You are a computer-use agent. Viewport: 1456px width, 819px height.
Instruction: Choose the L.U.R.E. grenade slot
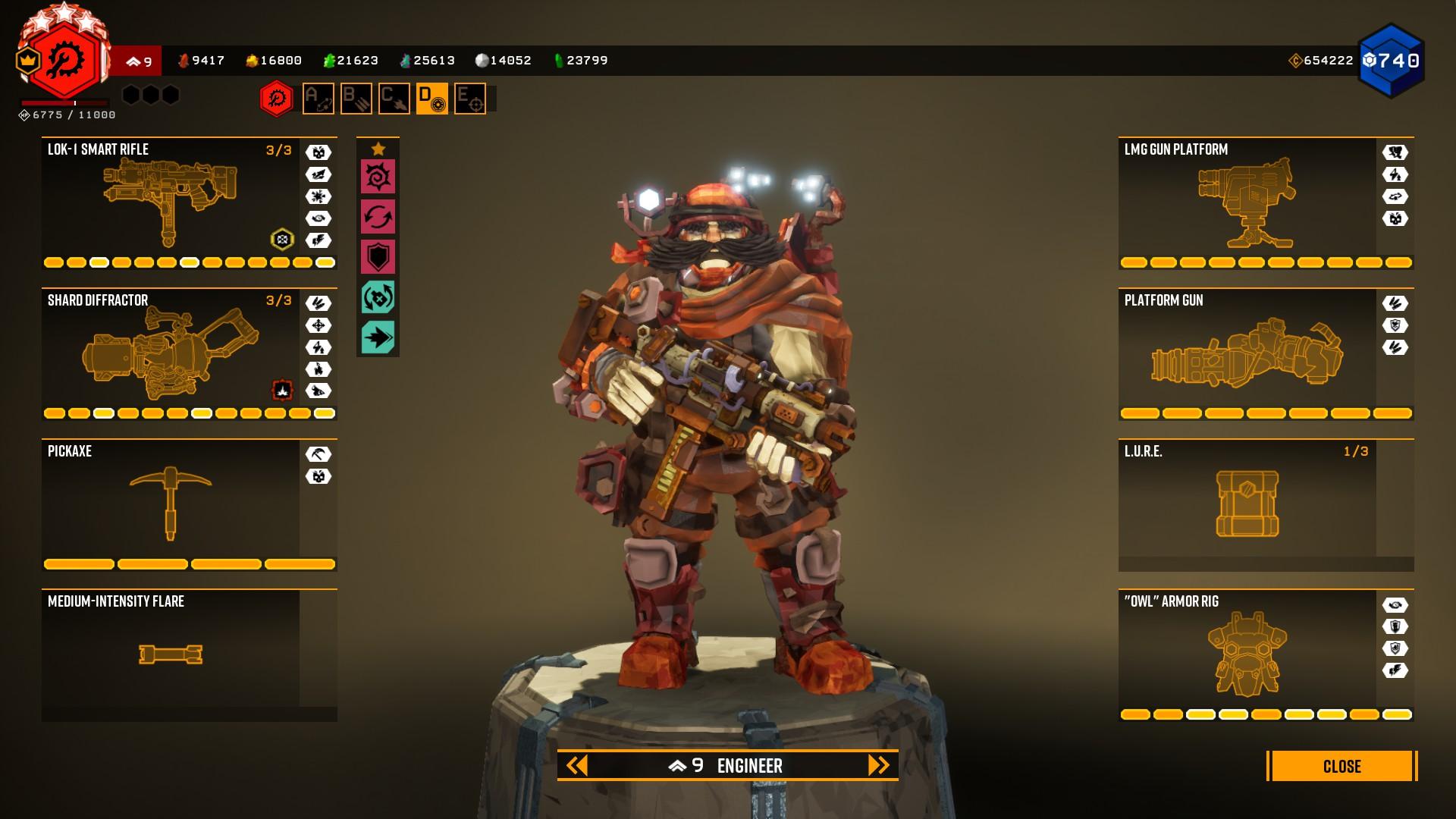pyautogui.click(x=1247, y=504)
